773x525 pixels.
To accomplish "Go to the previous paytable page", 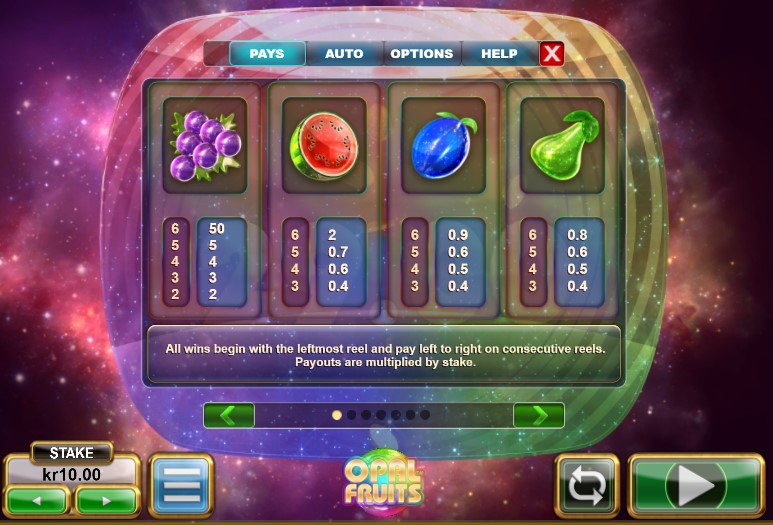I will (x=229, y=415).
